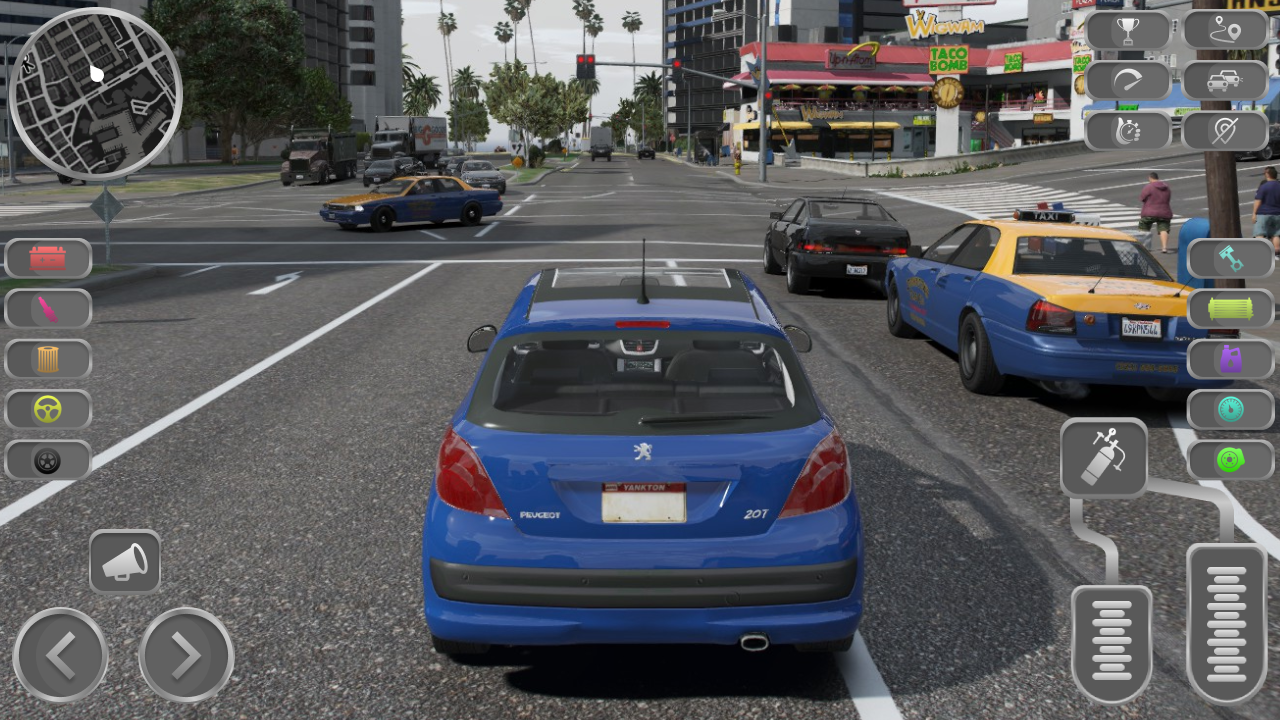Honk the horn megaphone button
1280x720 pixels.
point(125,561)
